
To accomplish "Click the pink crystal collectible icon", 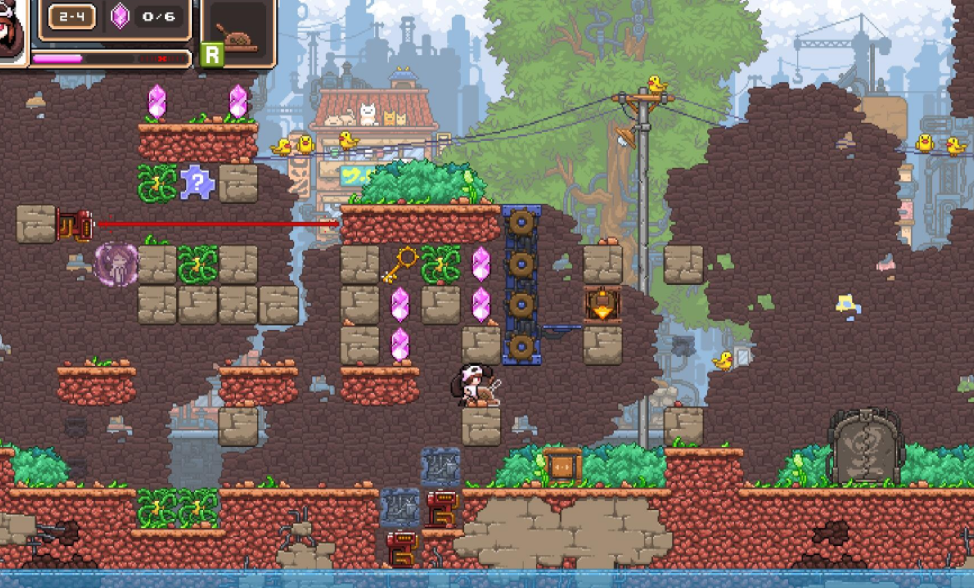I will tap(120, 16).
